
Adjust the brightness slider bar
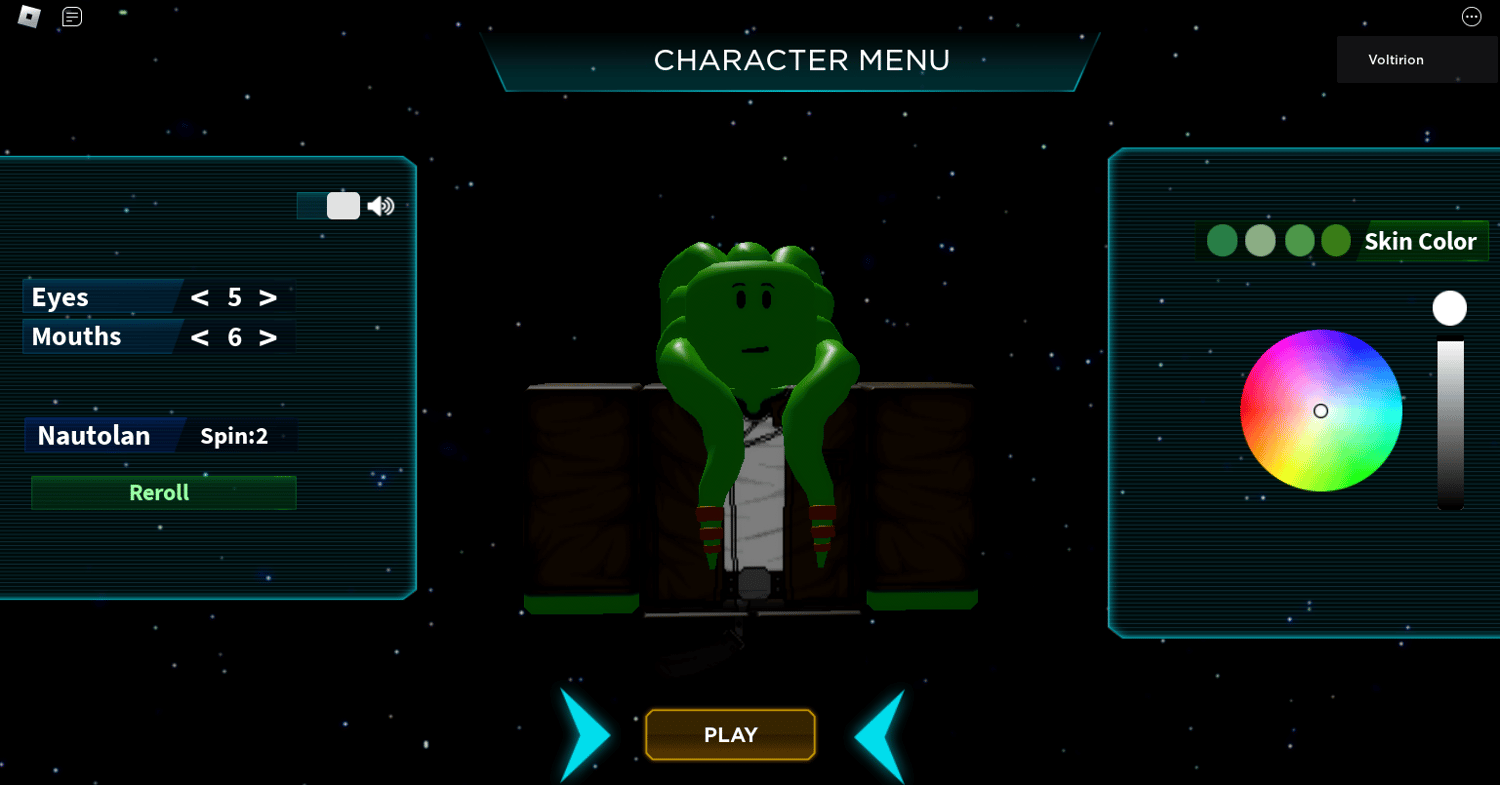[1450, 425]
